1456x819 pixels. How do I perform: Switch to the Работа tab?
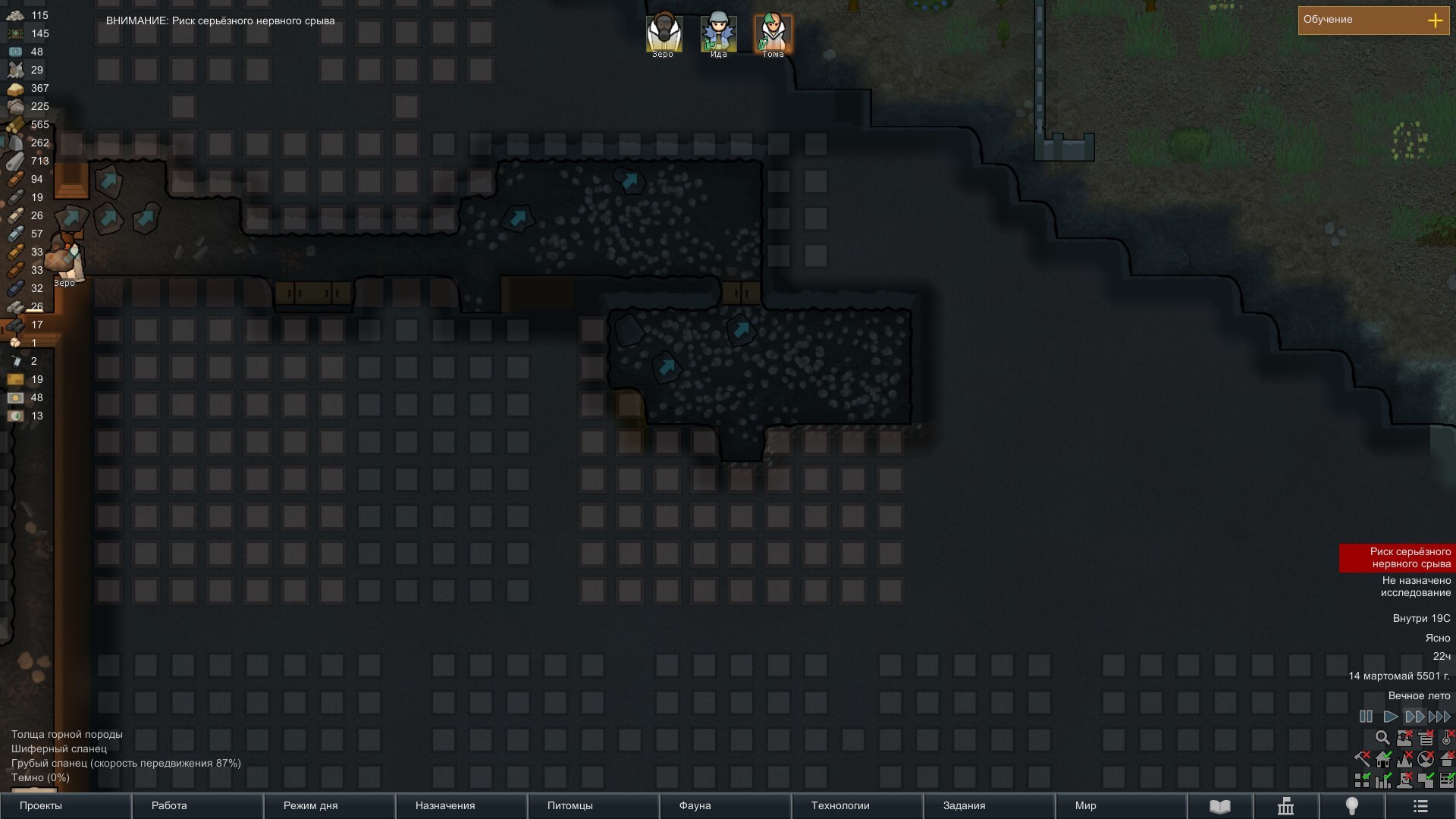(197, 806)
